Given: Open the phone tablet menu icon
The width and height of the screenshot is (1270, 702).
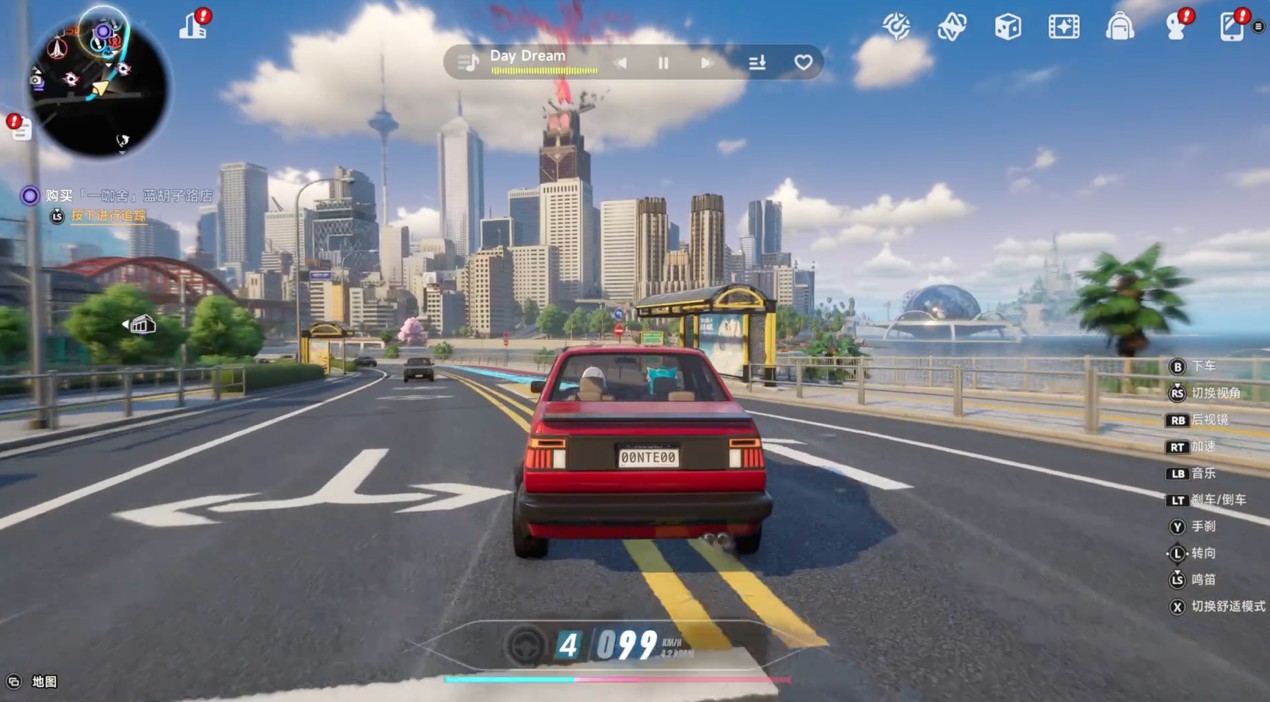Looking at the screenshot, I should 1233,26.
